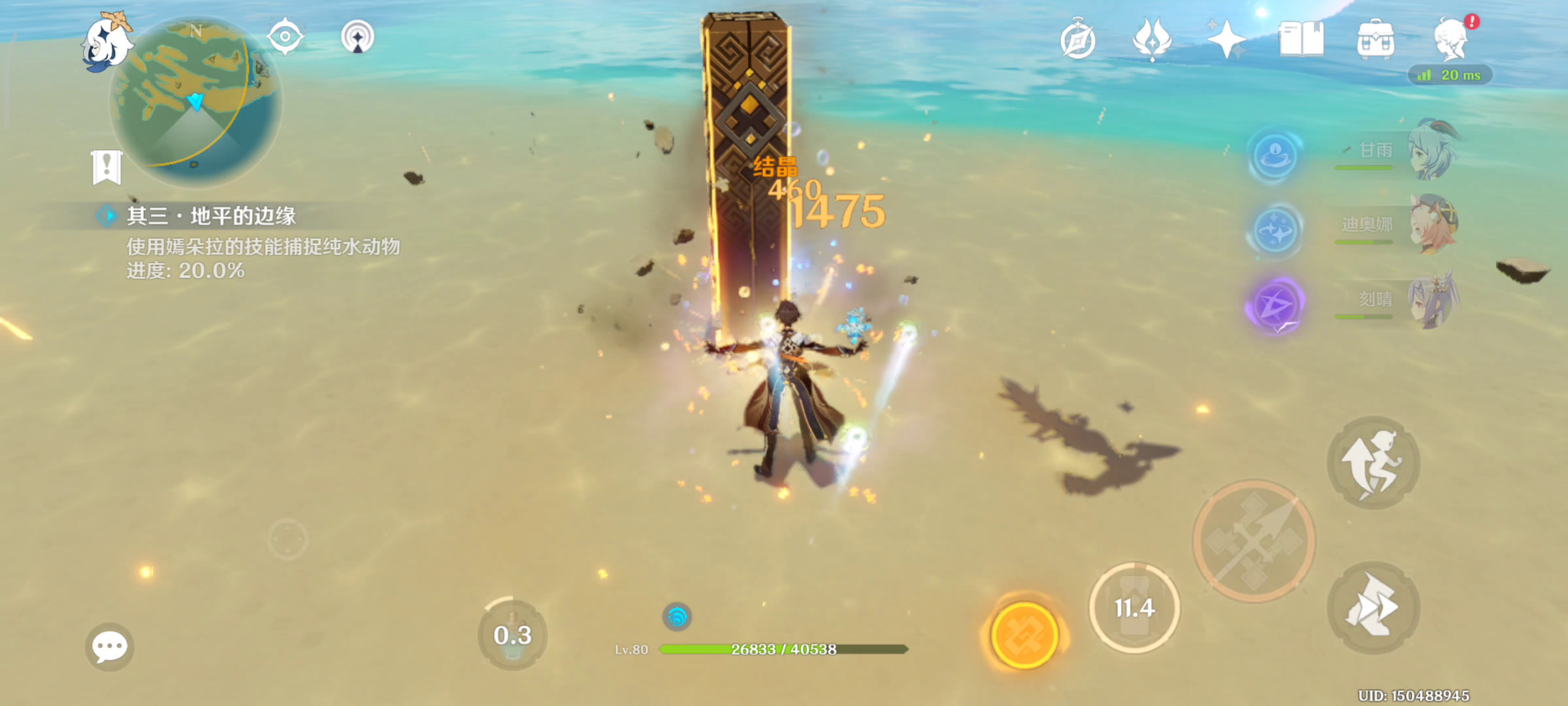Image resolution: width=1568 pixels, height=706 pixels.
Task: Open the battle pass wings icon
Action: (x=1152, y=41)
